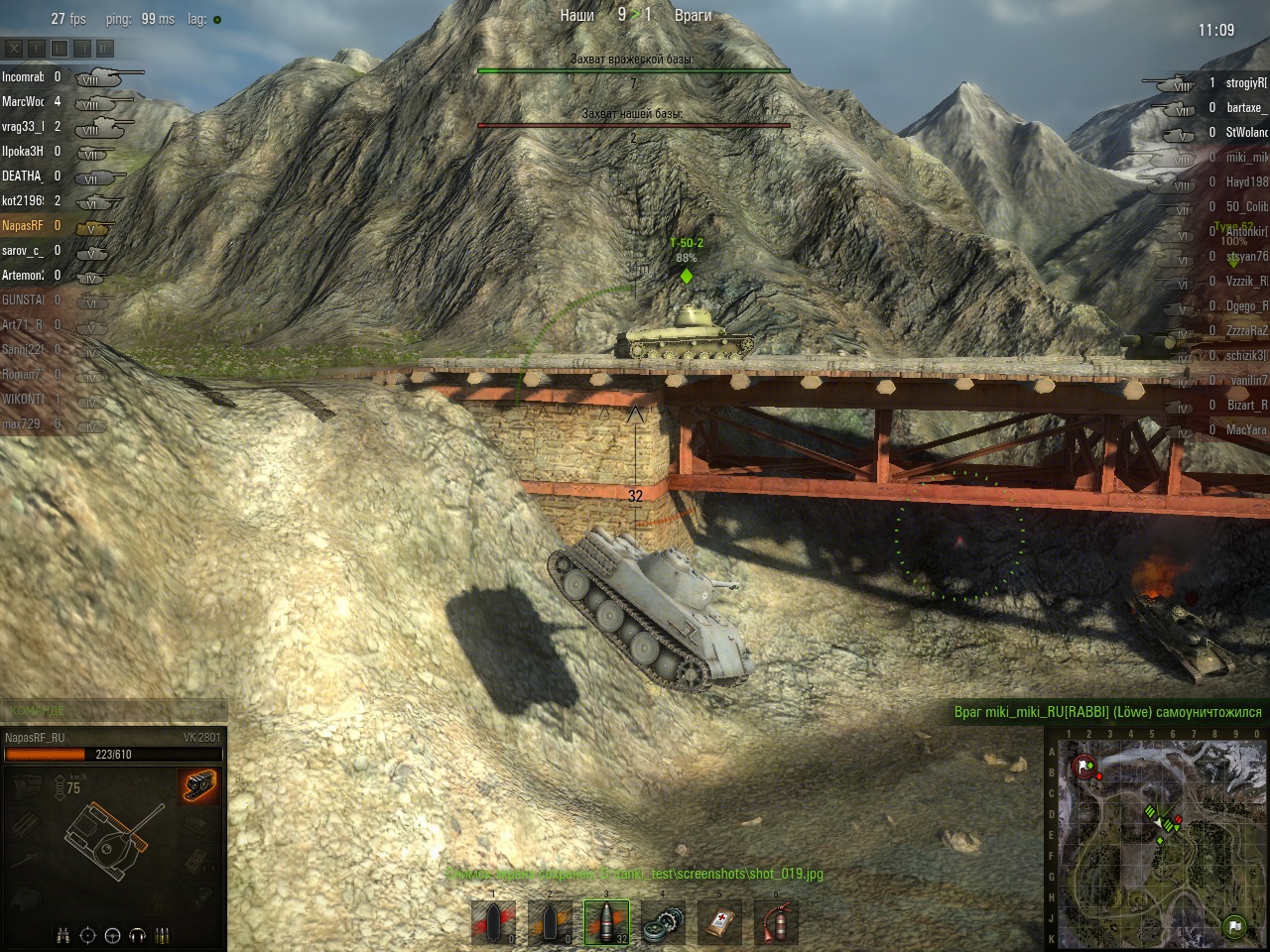The width and height of the screenshot is (1270, 952).
Task: Click the steering wheel driver icon
Action: coord(112,935)
